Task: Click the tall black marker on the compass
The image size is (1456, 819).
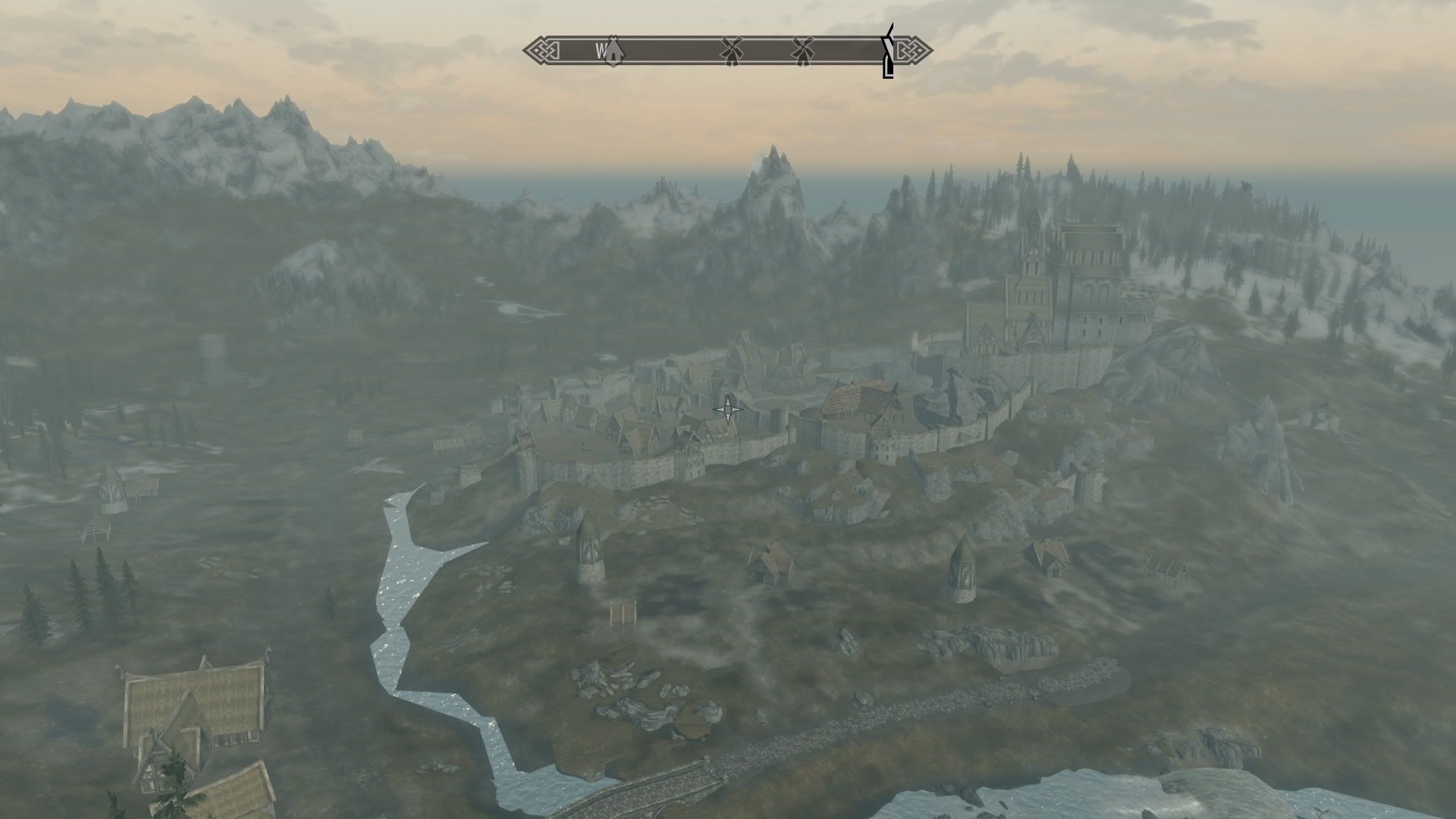Action: pos(887,52)
